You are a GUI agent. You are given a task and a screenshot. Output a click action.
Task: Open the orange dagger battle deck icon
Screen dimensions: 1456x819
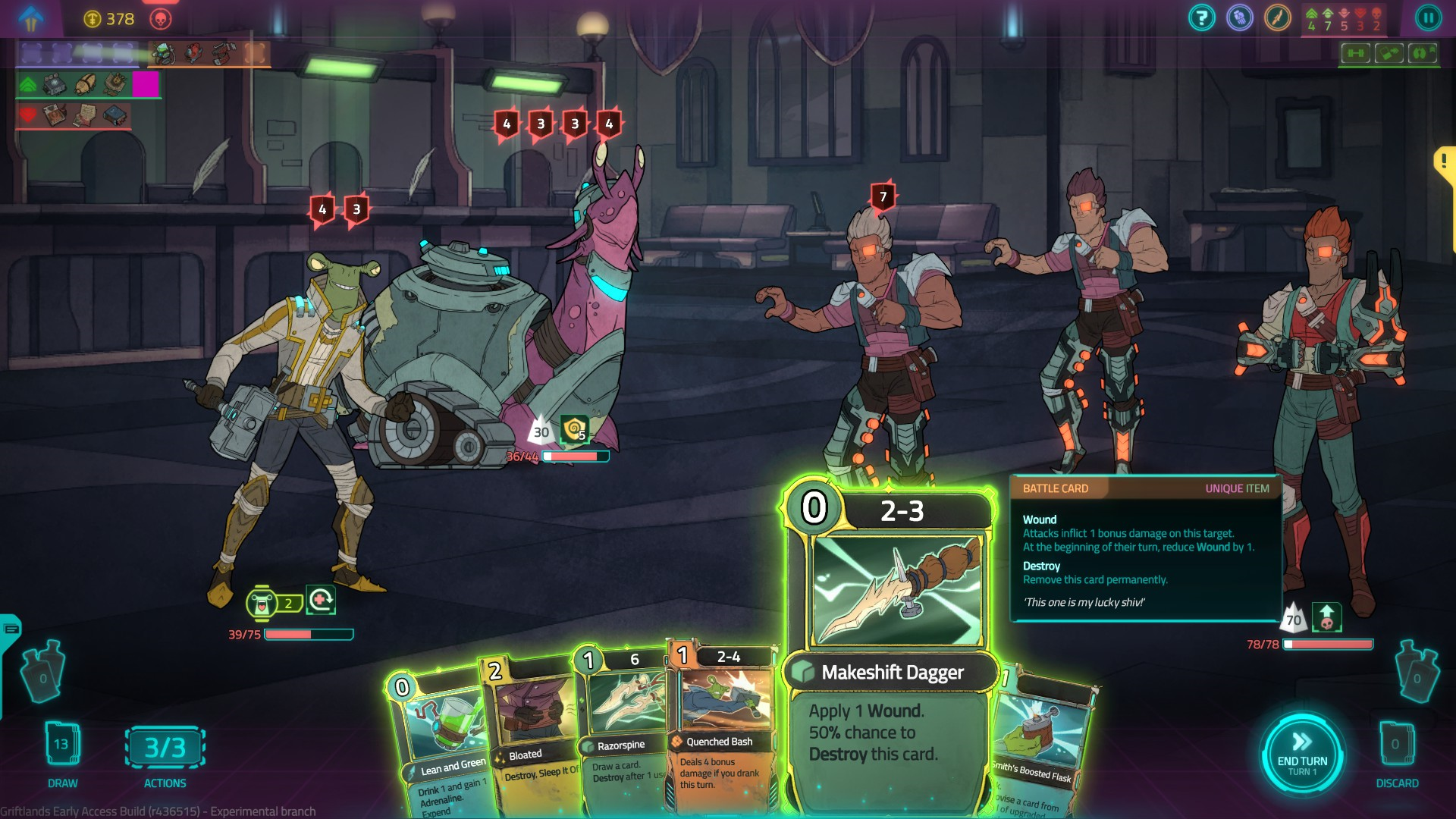[1278, 18]
